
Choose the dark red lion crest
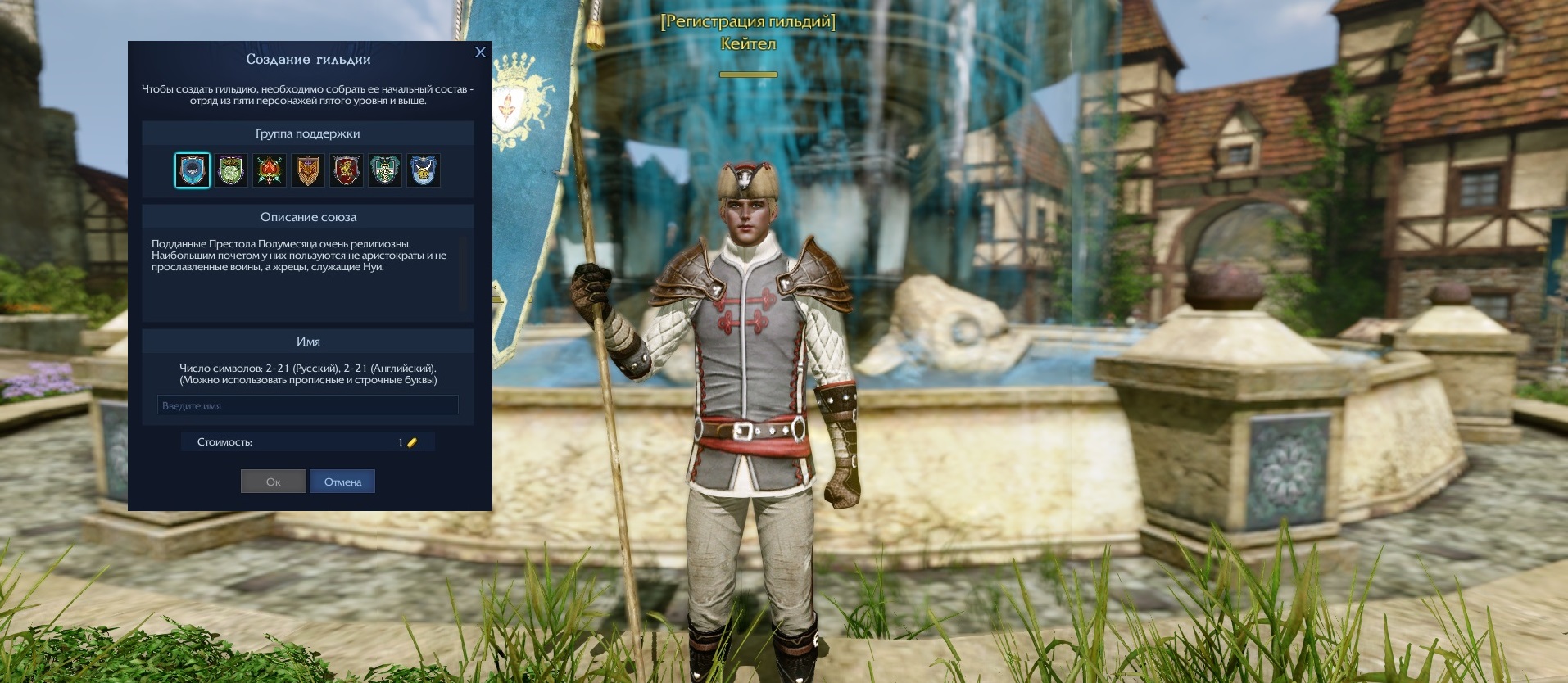pos(347,170)
